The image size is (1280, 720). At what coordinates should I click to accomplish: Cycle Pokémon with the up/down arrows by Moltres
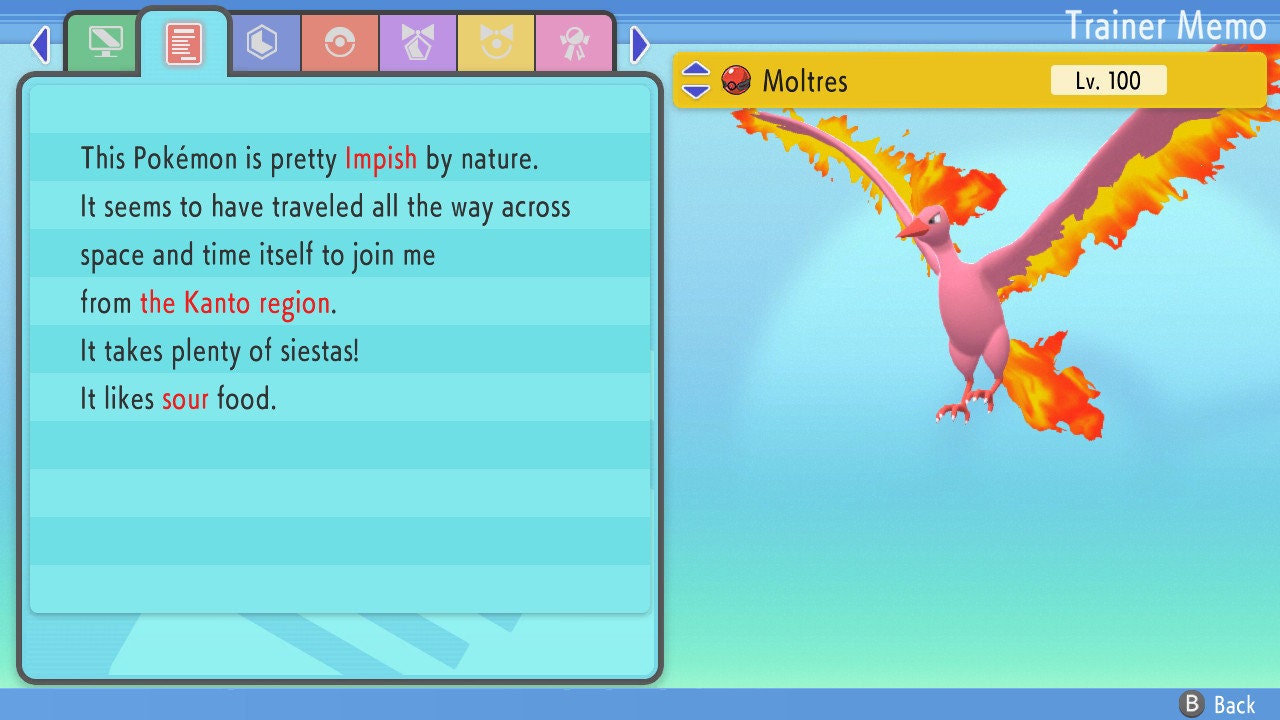point(696,80)
